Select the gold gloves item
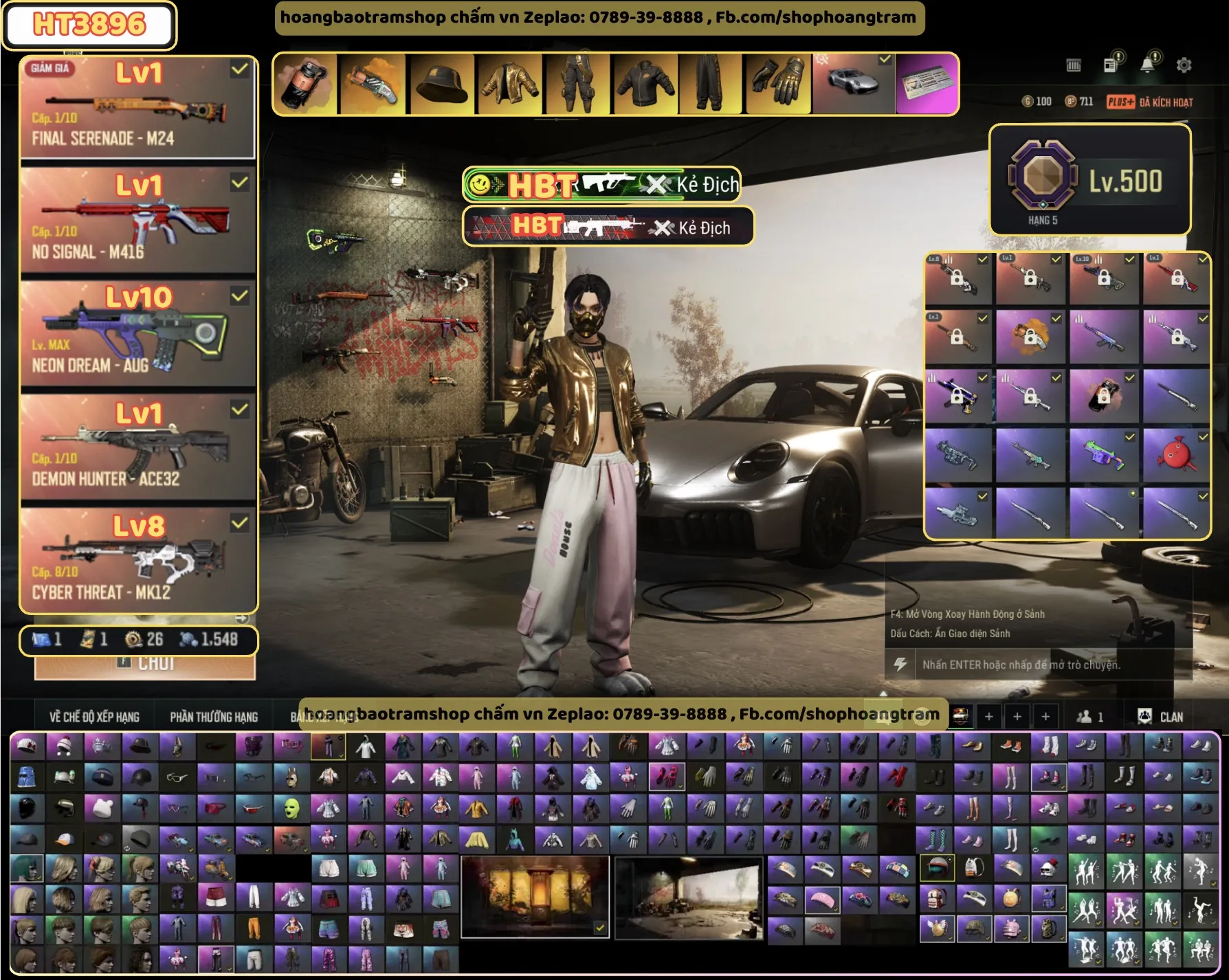The height and width of the screenshot is (980, 1229). [x=779, y=85]
